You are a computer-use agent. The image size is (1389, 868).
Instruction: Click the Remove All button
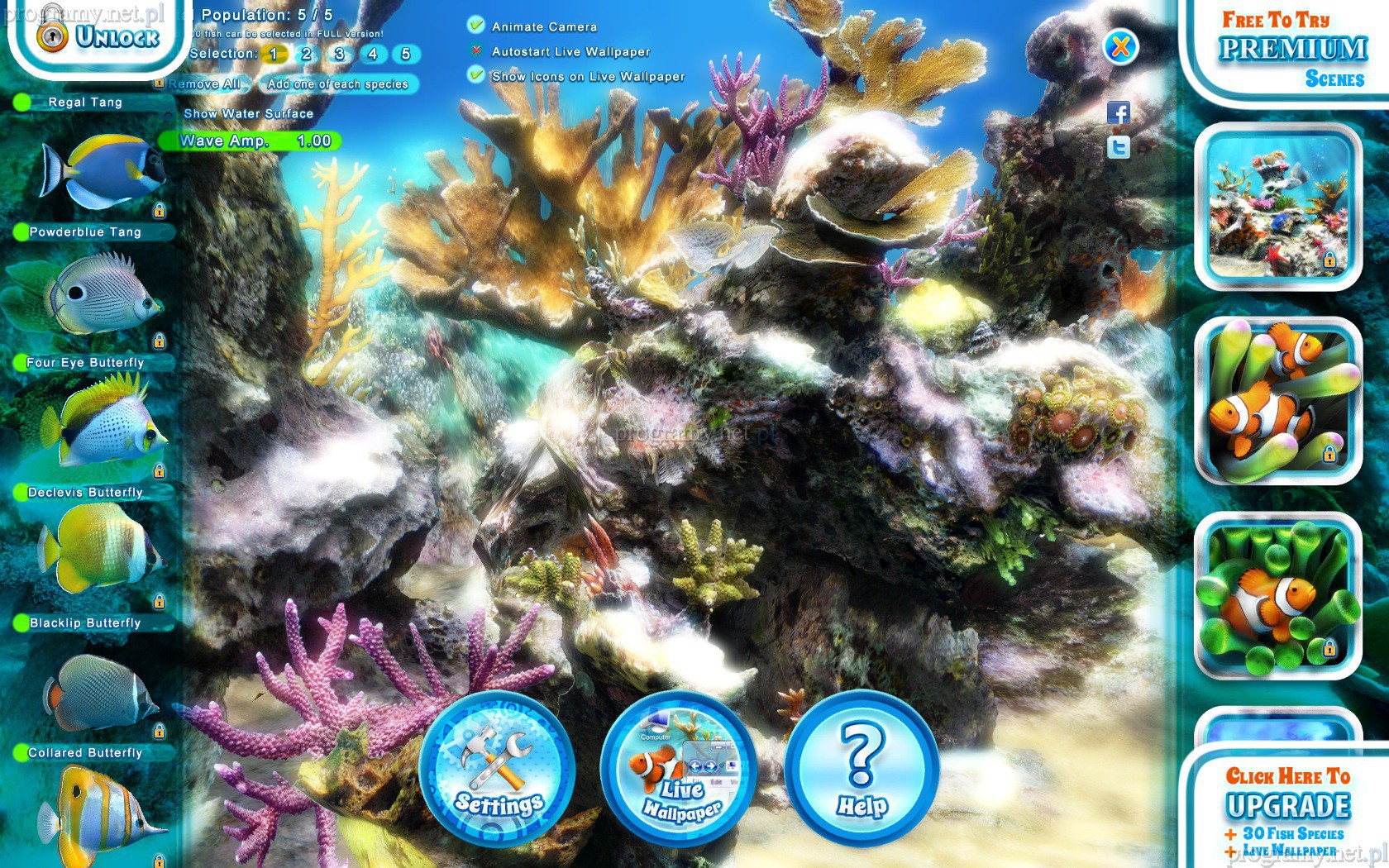pos(204,84)
